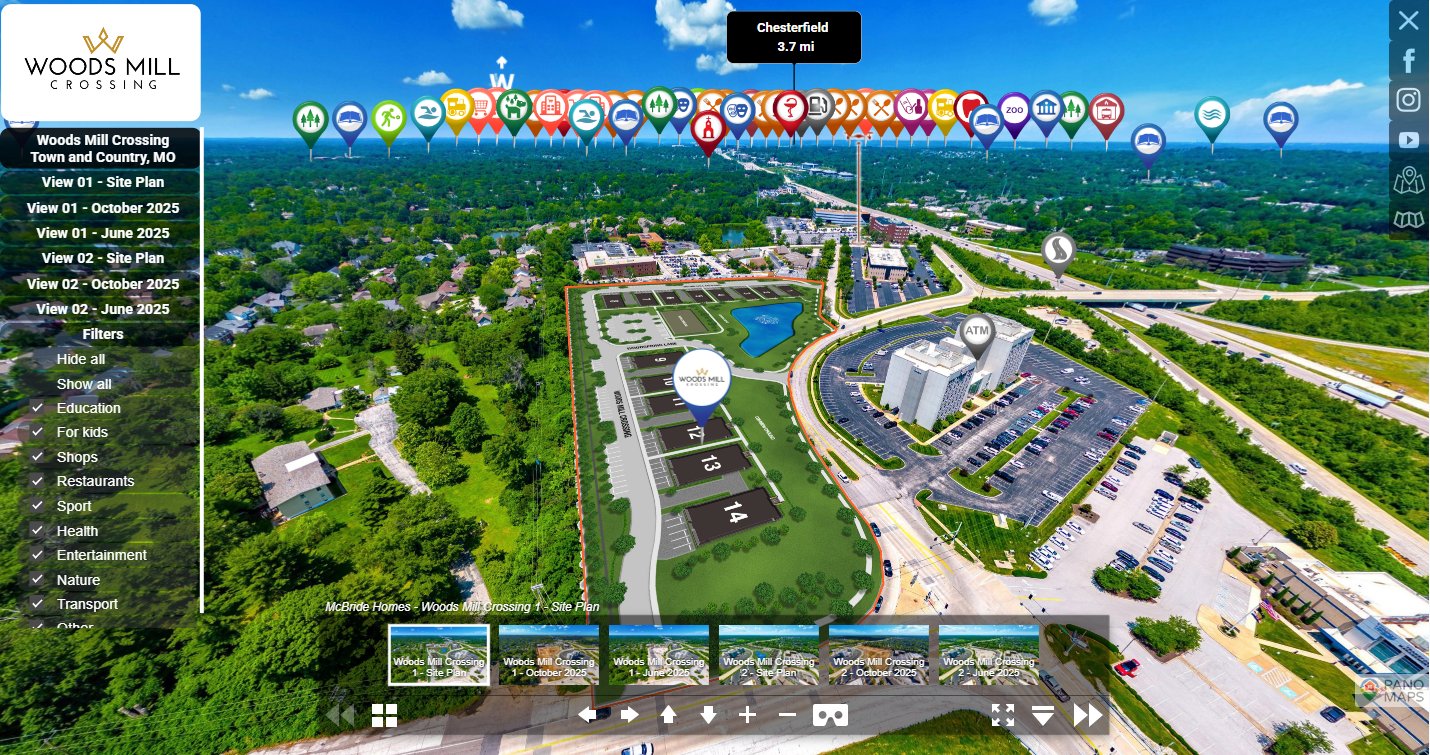Enter VR headset mode
This screenshot has height=755, width=1430.
(x=830, y=715)
